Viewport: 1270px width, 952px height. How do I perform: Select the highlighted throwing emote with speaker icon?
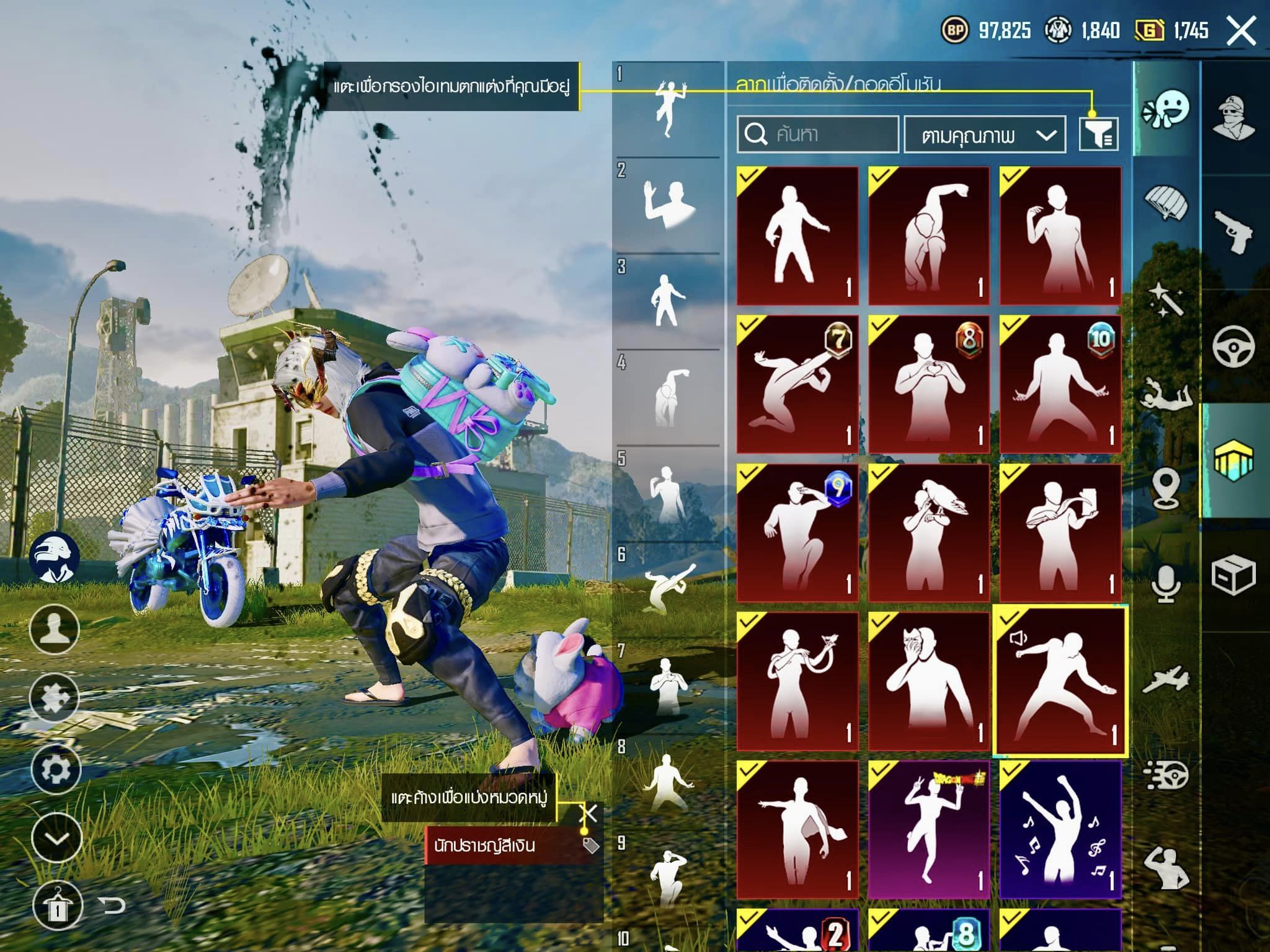[x=1060, y=681]
